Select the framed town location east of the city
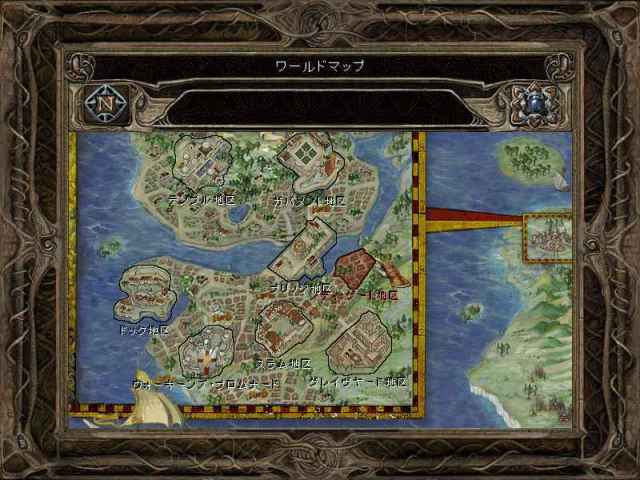The width and height of the screenshot is (640, 480). pos(548,239)
